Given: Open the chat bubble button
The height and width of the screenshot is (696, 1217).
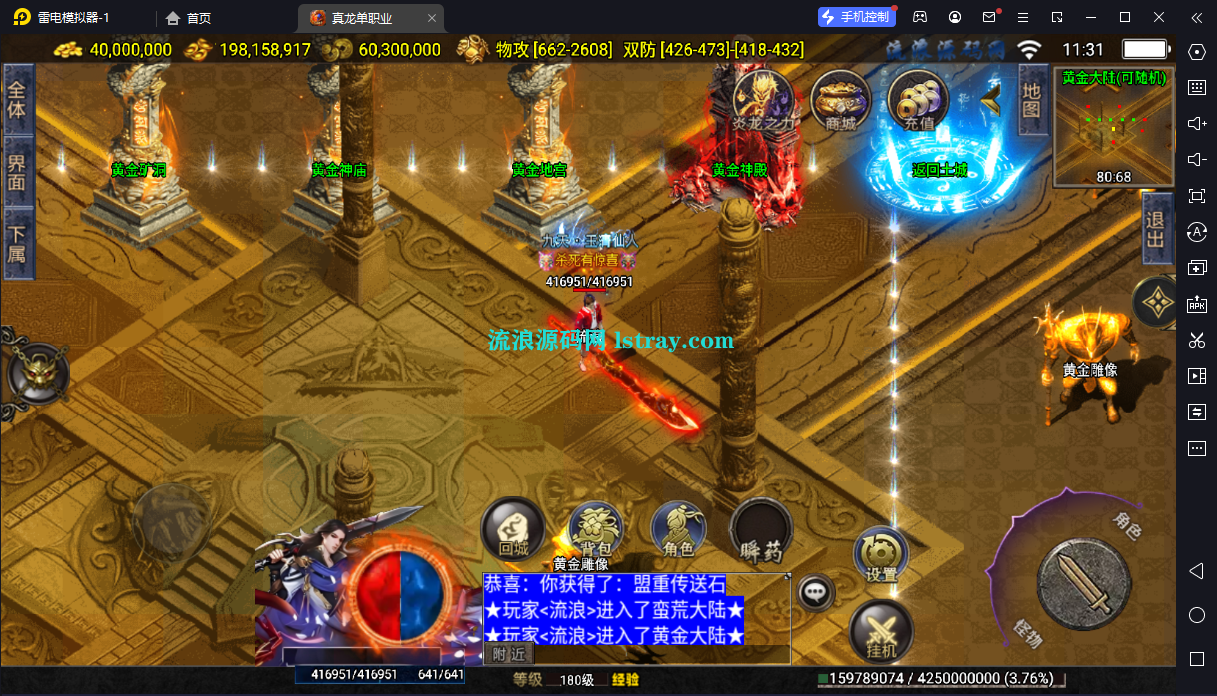Looking at the screenshot, I should (x=817, y=592).
